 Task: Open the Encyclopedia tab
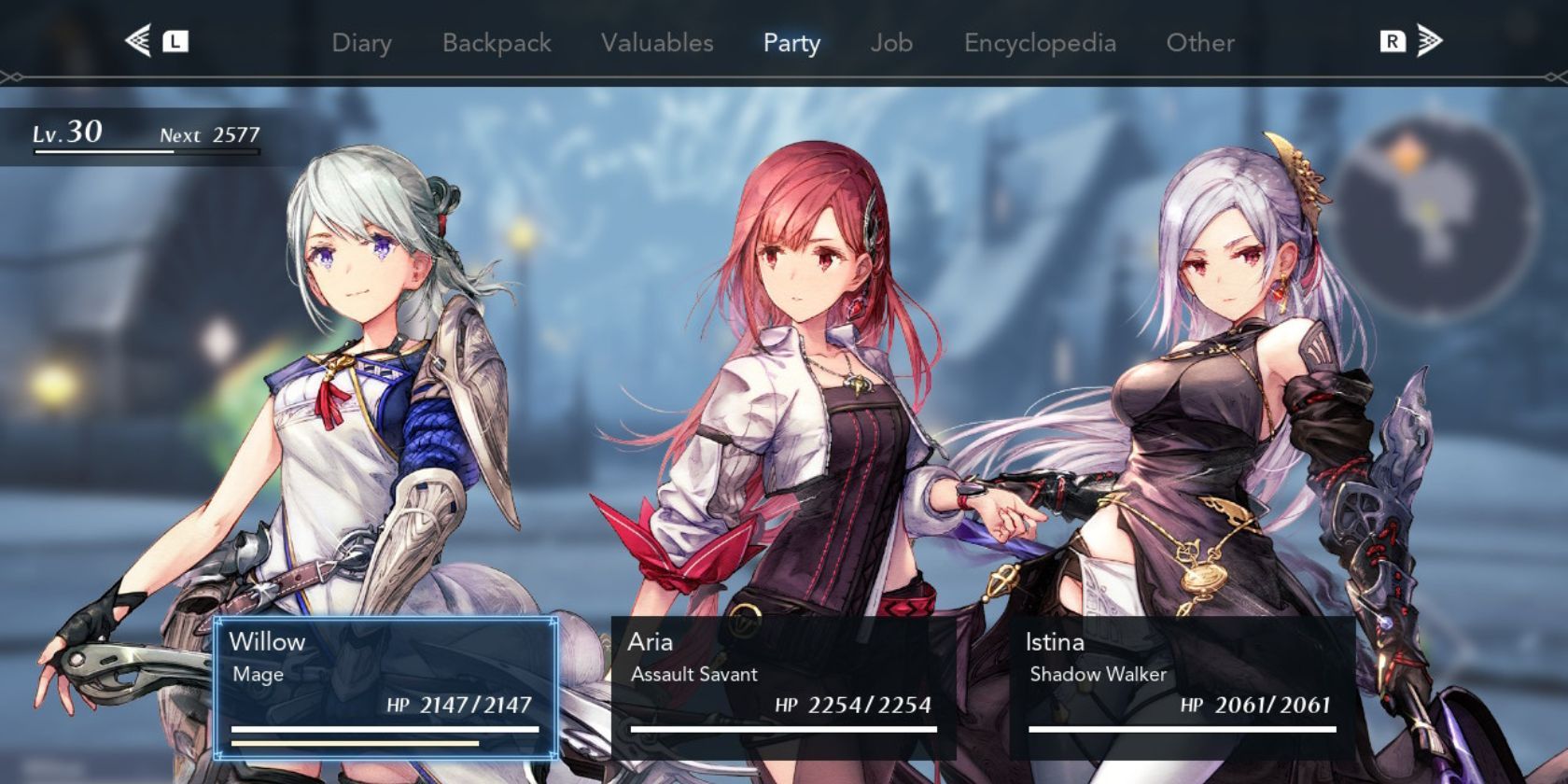click(x=1040, y=43)
